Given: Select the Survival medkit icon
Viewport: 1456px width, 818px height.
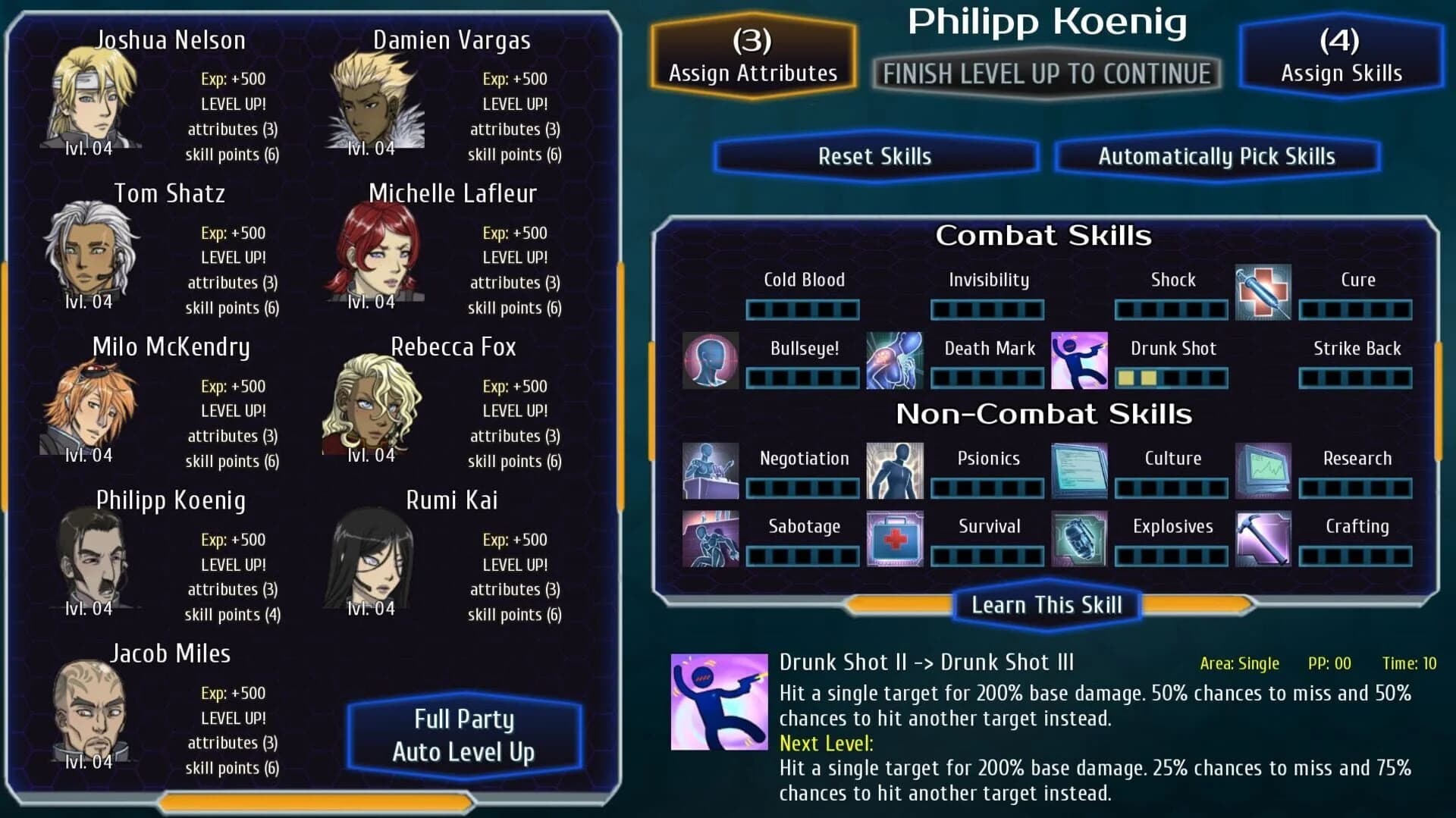Looking at the screenshot, I should [895, 538].
